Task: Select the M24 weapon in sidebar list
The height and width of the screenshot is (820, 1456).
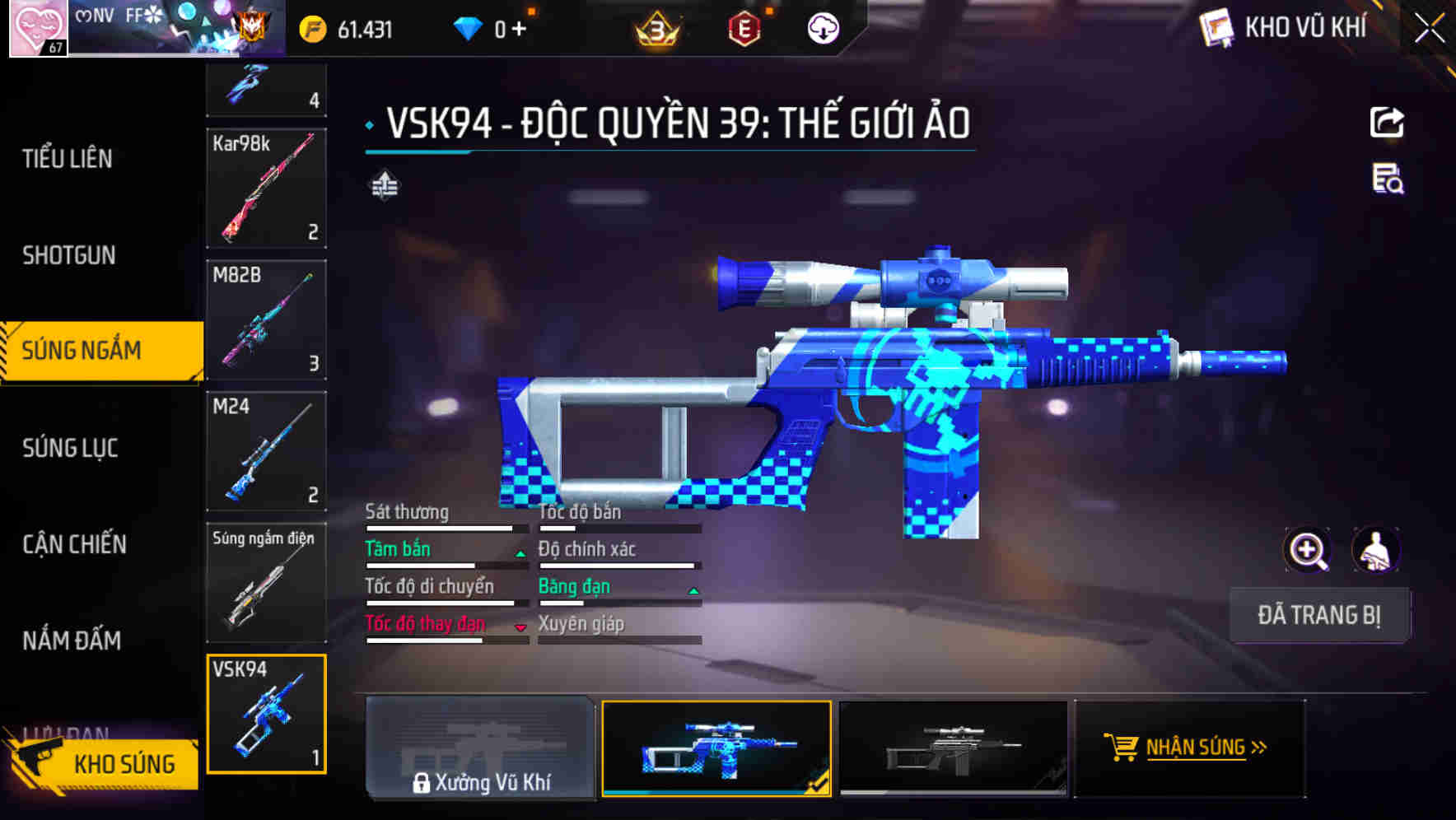Action: pos(265,452)
